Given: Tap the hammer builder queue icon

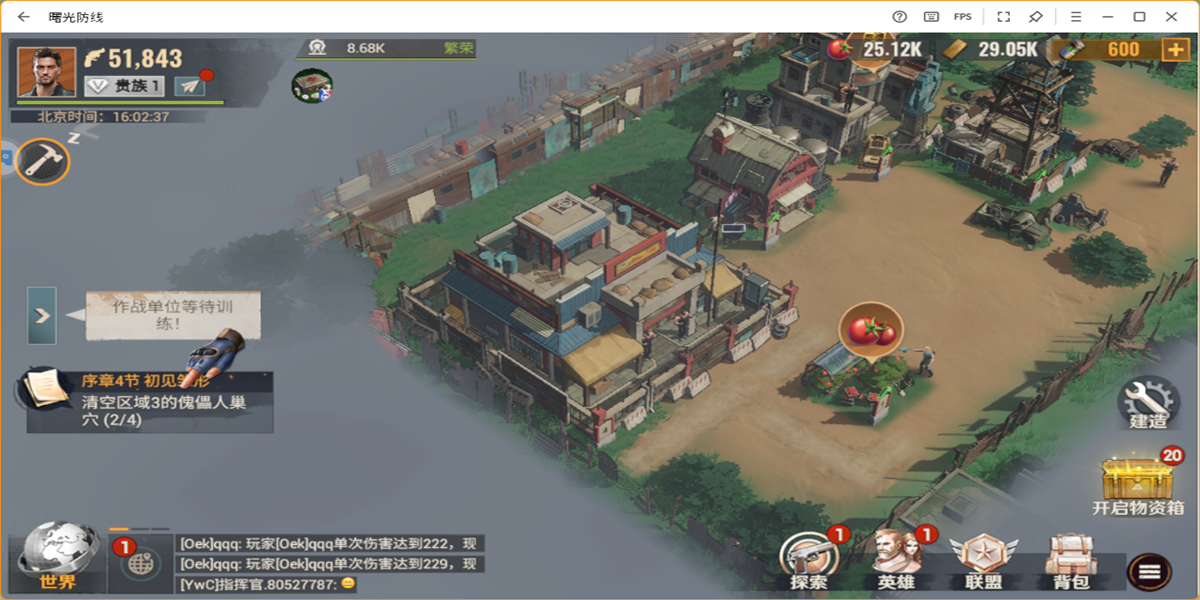Looking at the screenshot, I should 43,161.
